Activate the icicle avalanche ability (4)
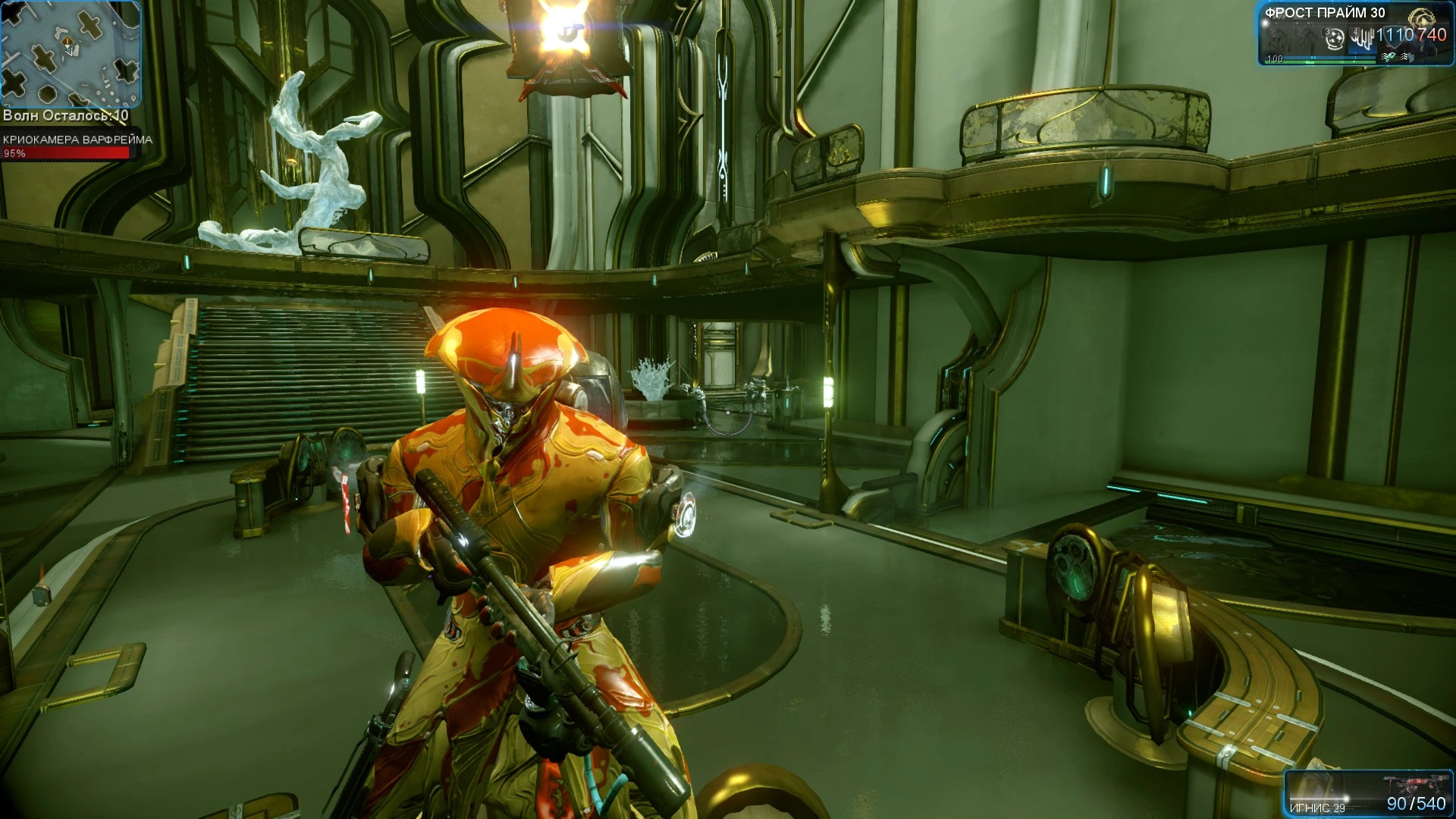The image size is (1456, 819). 1363,38
